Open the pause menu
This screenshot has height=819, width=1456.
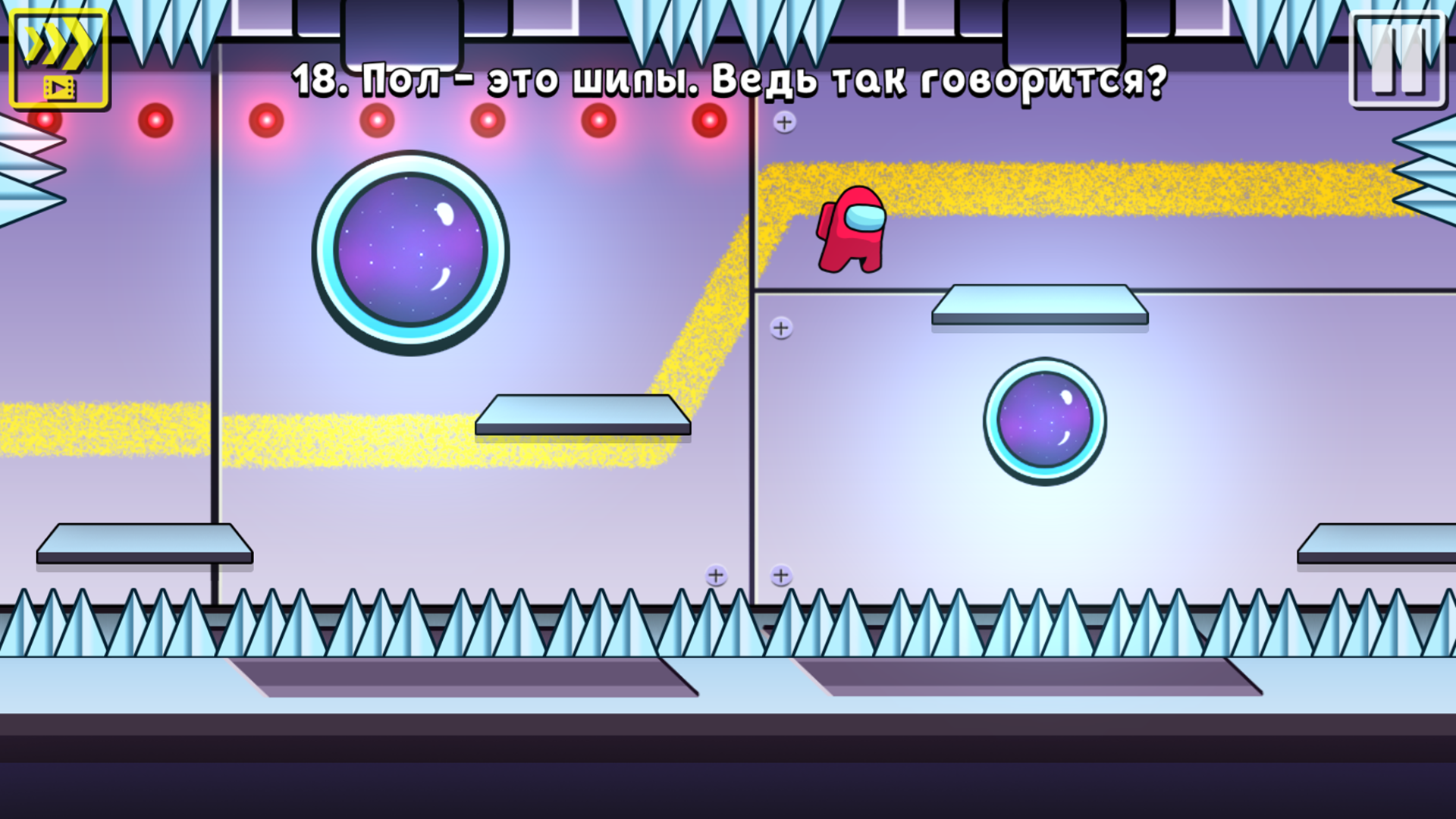pos(1398,57)
